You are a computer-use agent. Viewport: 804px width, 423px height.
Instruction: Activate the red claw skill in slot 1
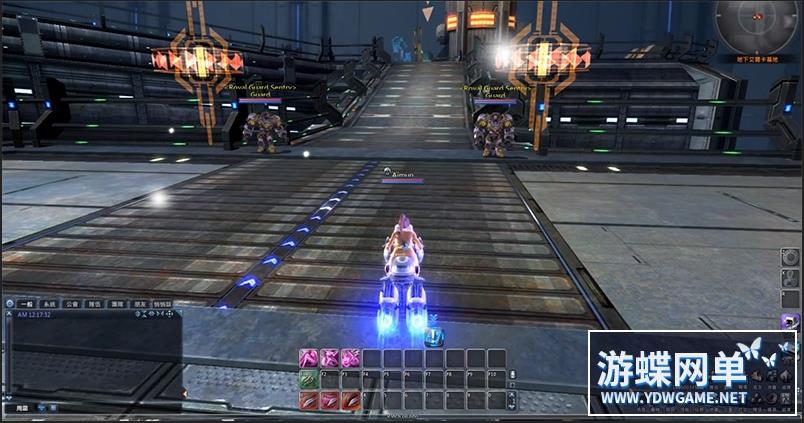(308, 400)
